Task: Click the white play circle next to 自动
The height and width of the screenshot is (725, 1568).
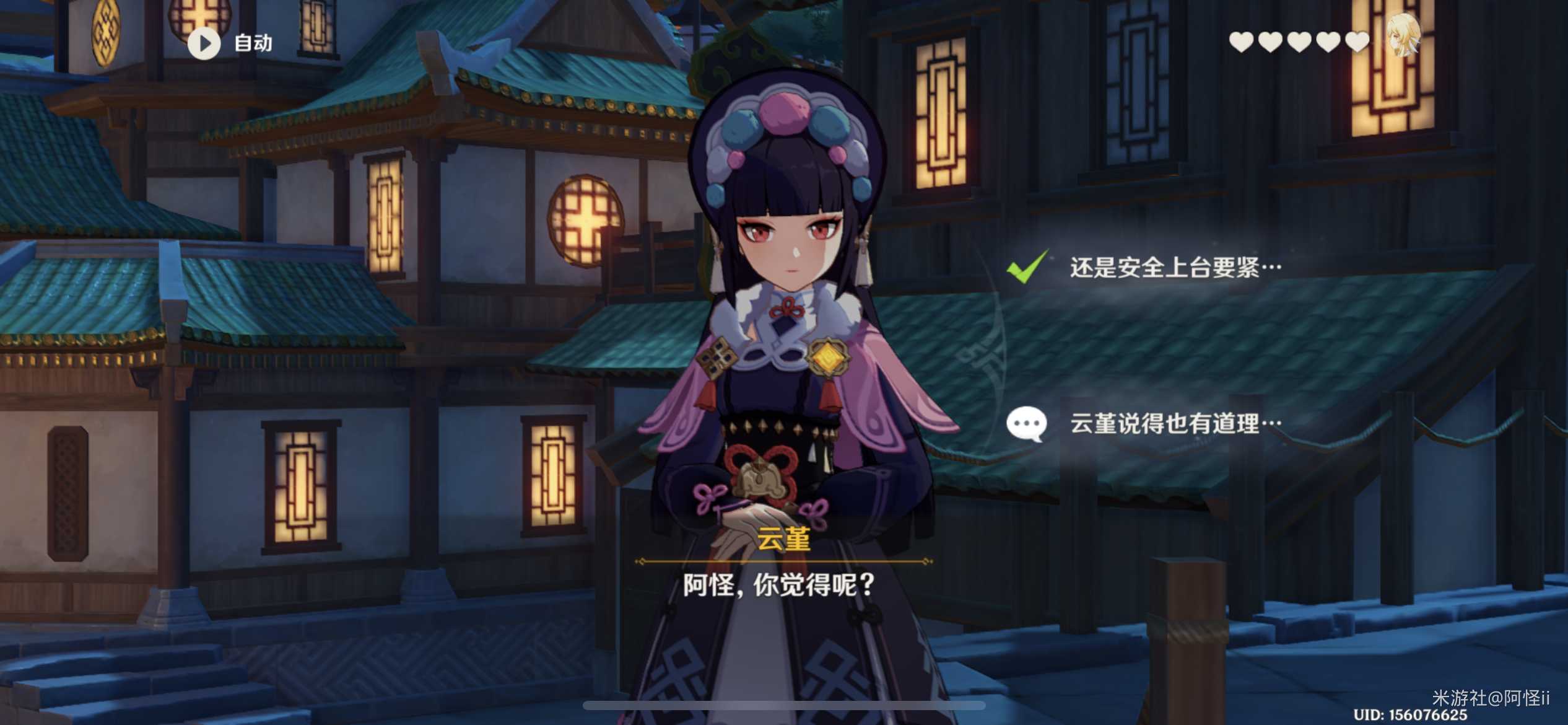Action: click(204, 43)
